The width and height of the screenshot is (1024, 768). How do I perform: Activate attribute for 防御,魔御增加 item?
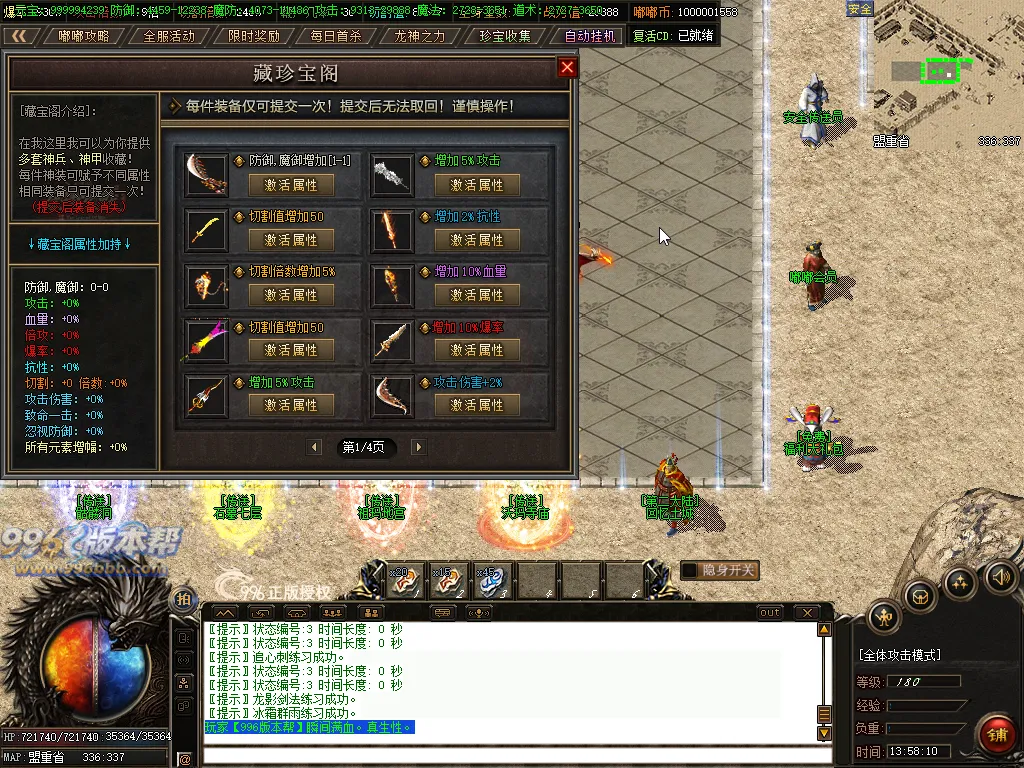pos(291,185)
